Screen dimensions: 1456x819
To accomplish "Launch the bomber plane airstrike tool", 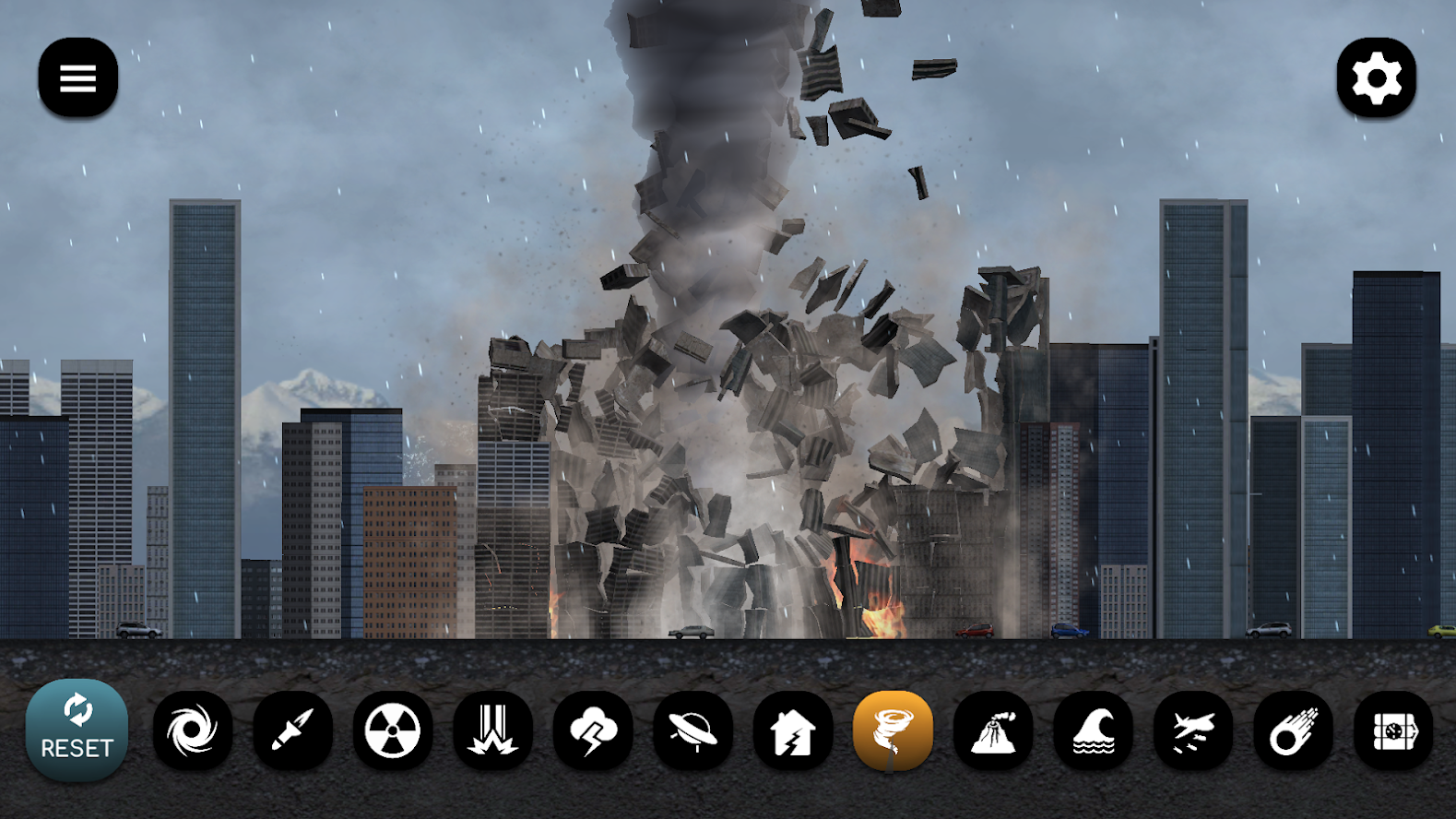I will (1191, 729).
